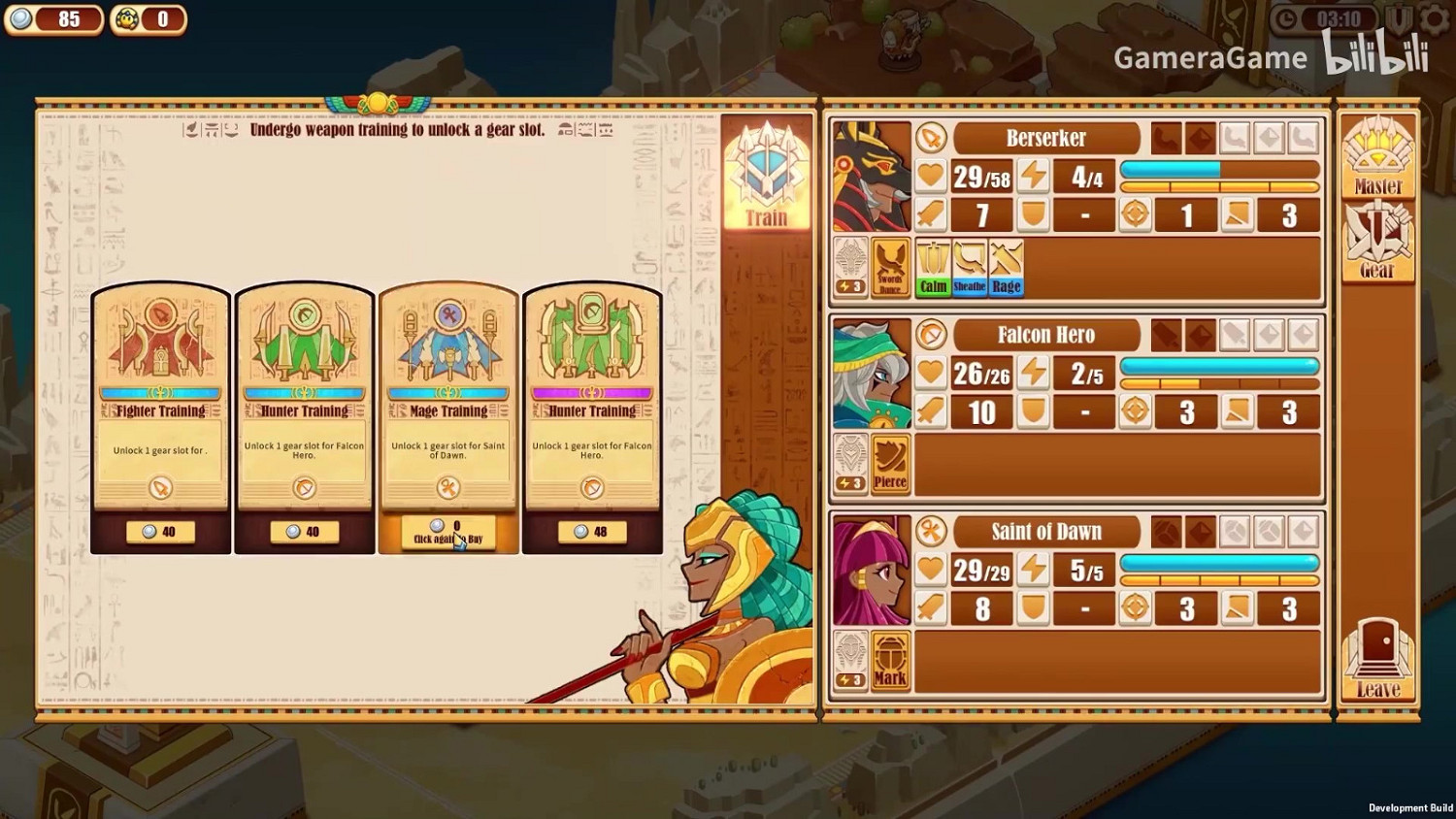Viewport: 1456px width, 819px height.
Task: Click Saint of Dawn's lightning energy icon
Action: 1033,570
